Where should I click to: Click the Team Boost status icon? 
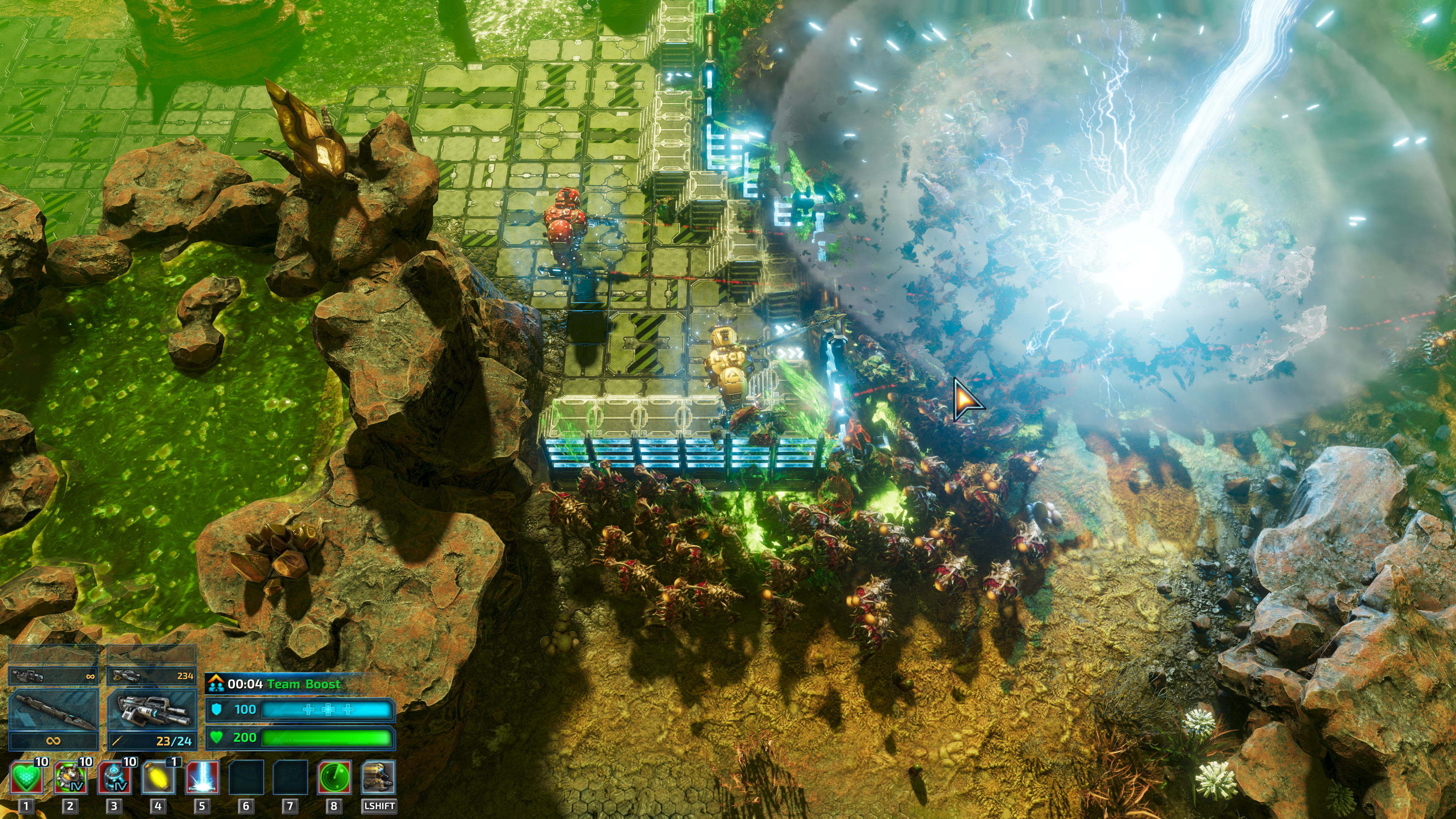(x=215, y=684)
